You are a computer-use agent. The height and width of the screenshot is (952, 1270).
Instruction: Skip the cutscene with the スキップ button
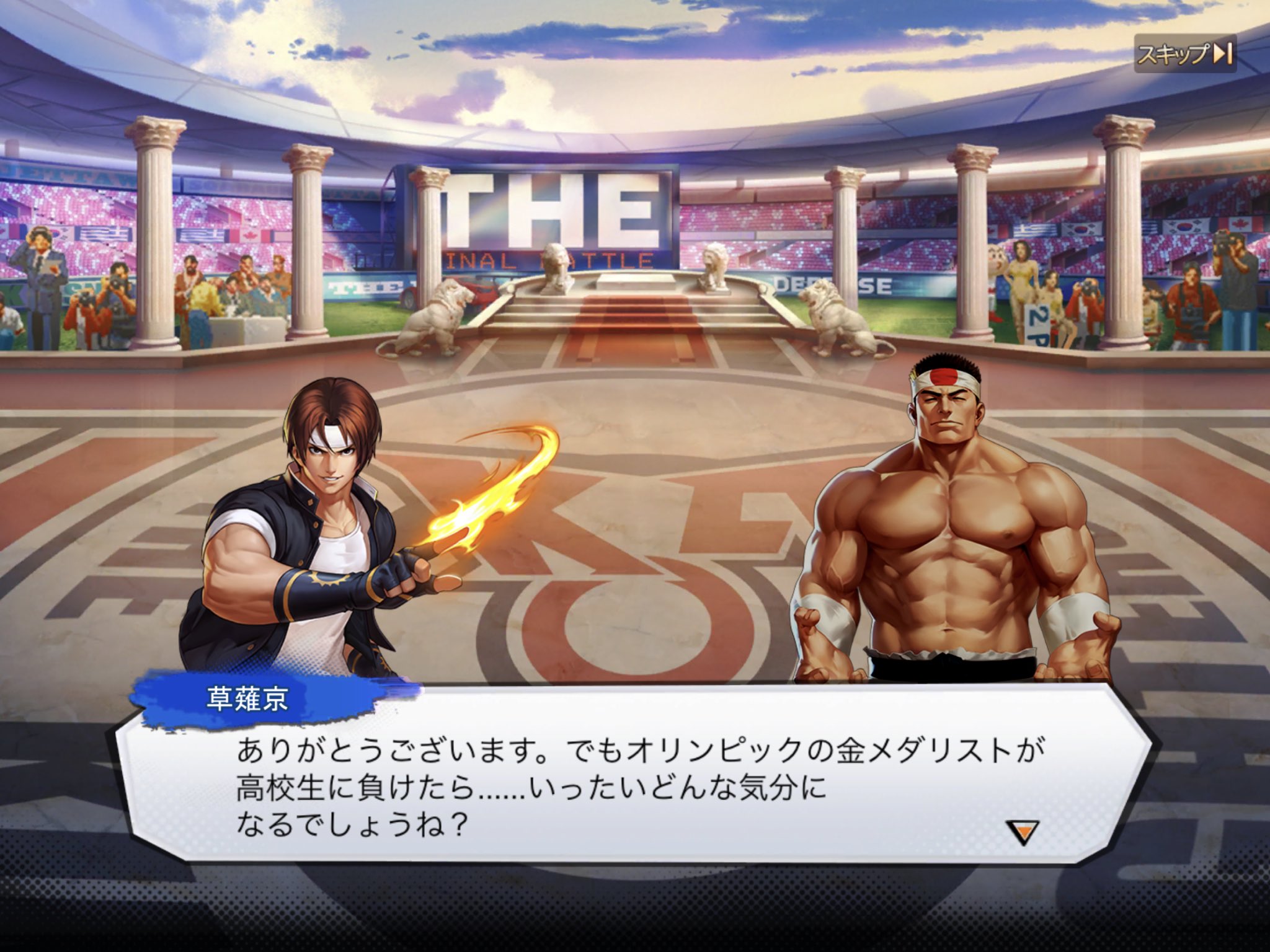[x=1184, y=54]
